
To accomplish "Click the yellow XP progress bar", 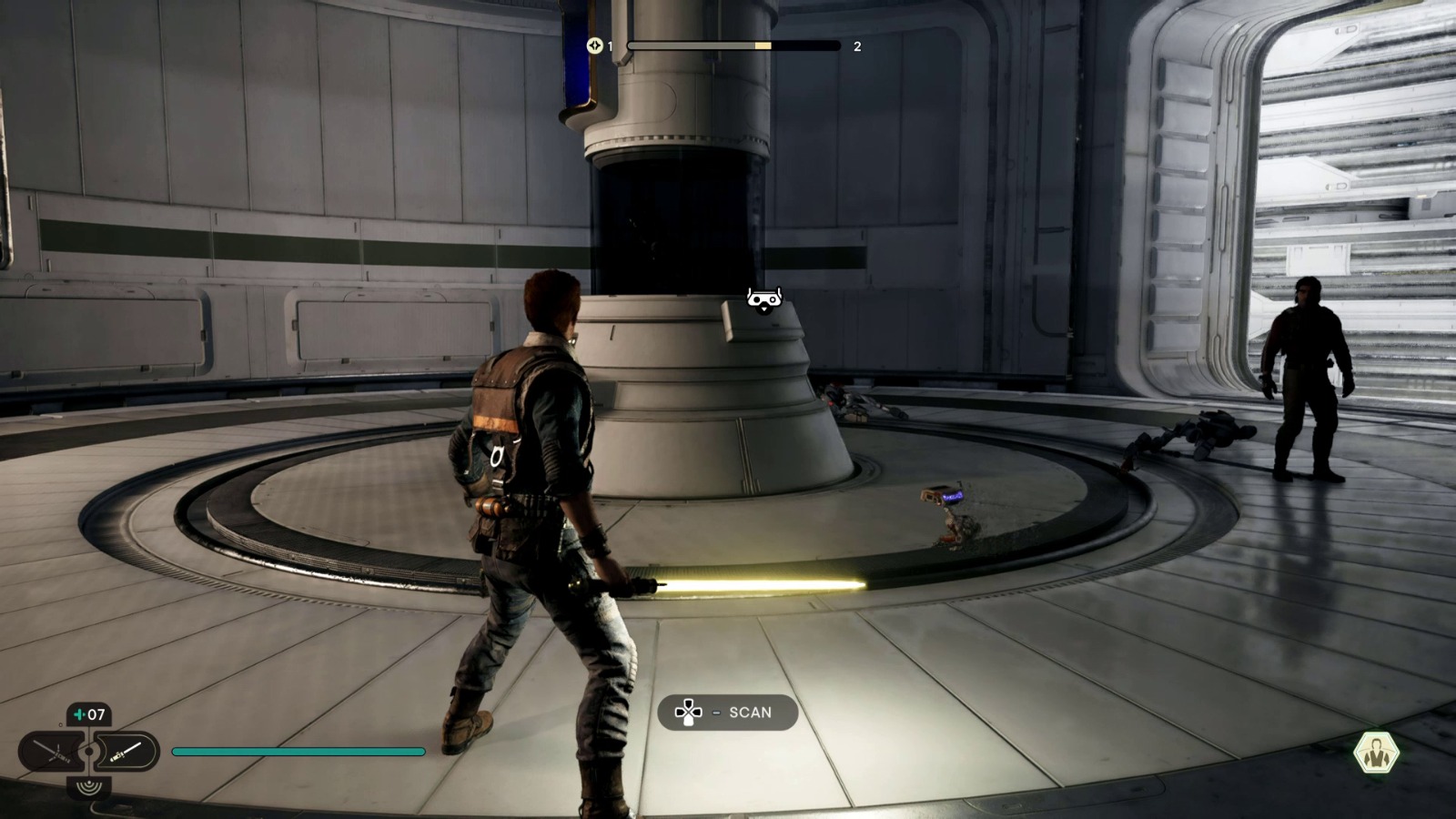I will click(763, 45).
